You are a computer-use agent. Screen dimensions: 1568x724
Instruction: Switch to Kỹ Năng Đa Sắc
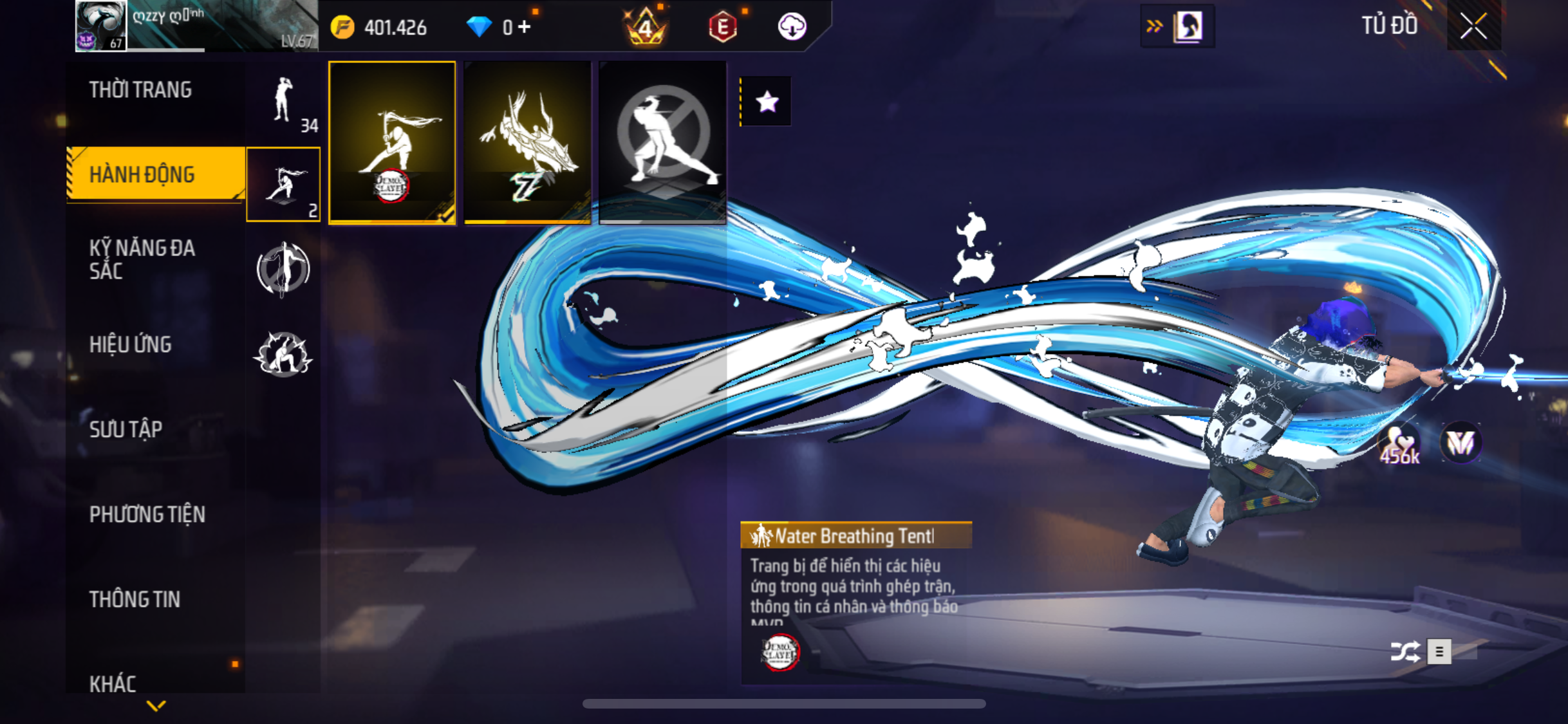(142, 259)
